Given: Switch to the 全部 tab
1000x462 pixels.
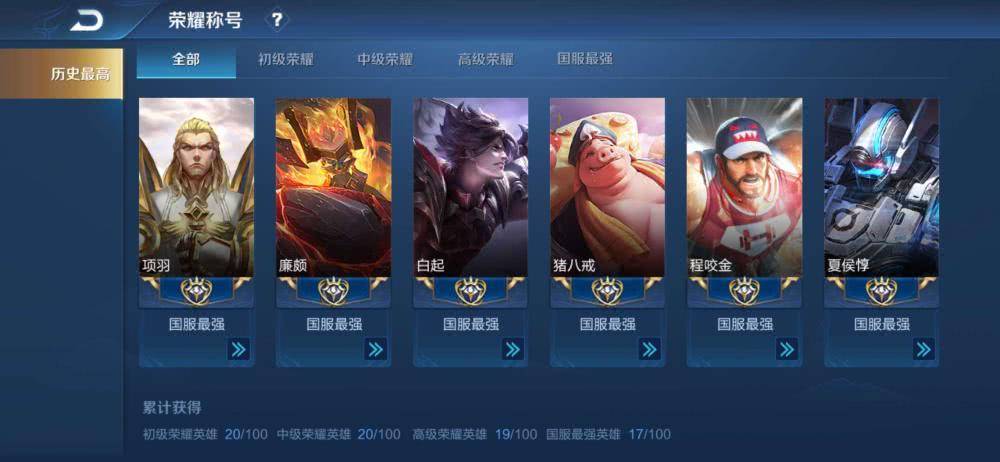Looking at the screenshot, I should click(186, 59).
